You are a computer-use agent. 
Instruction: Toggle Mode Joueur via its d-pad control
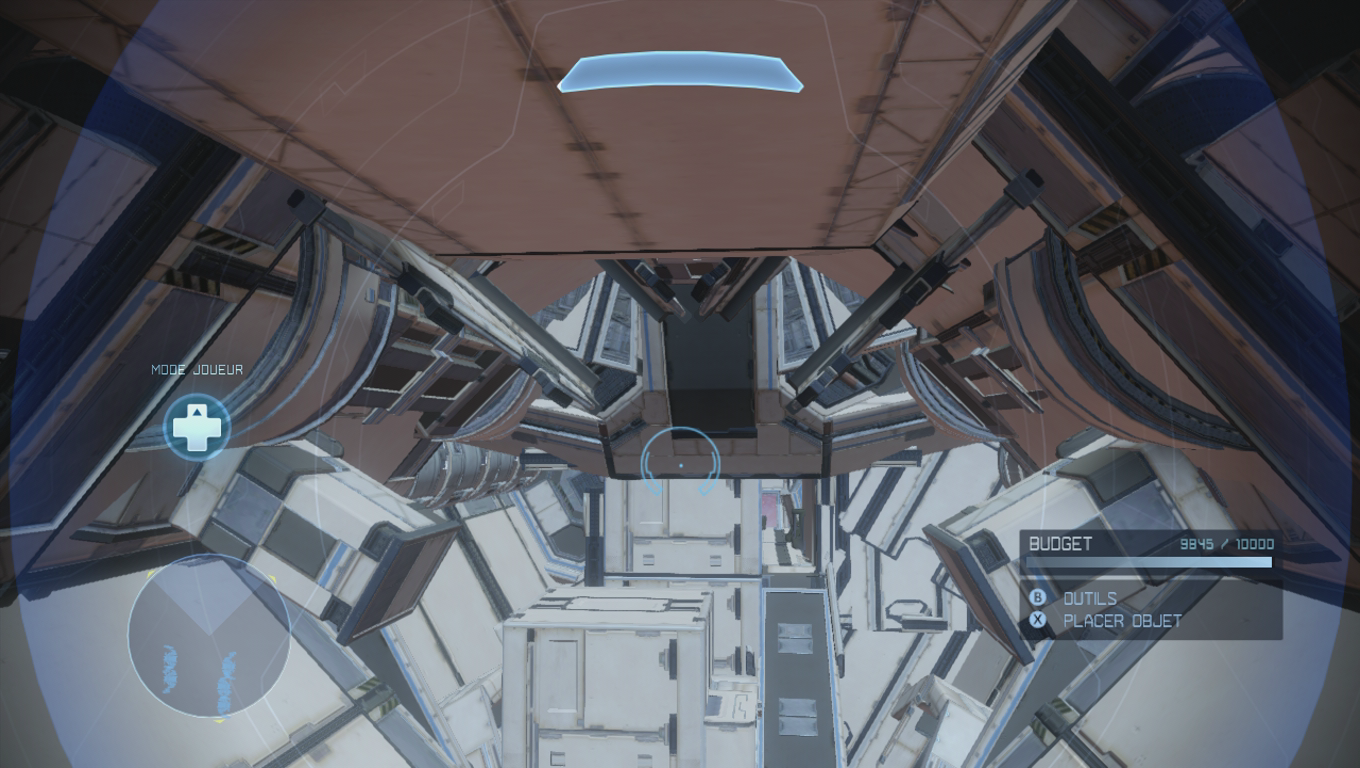pos(199,427)
